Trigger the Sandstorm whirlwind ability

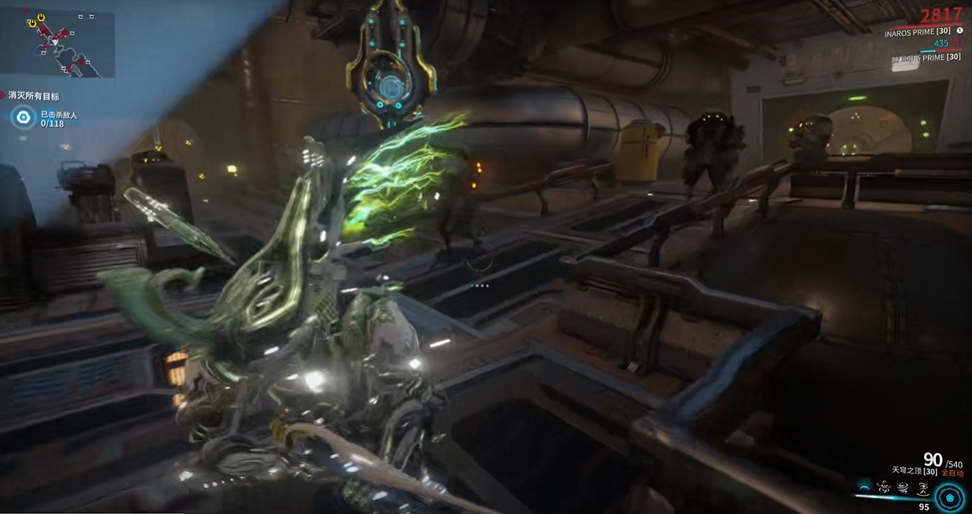coord(902,487)
